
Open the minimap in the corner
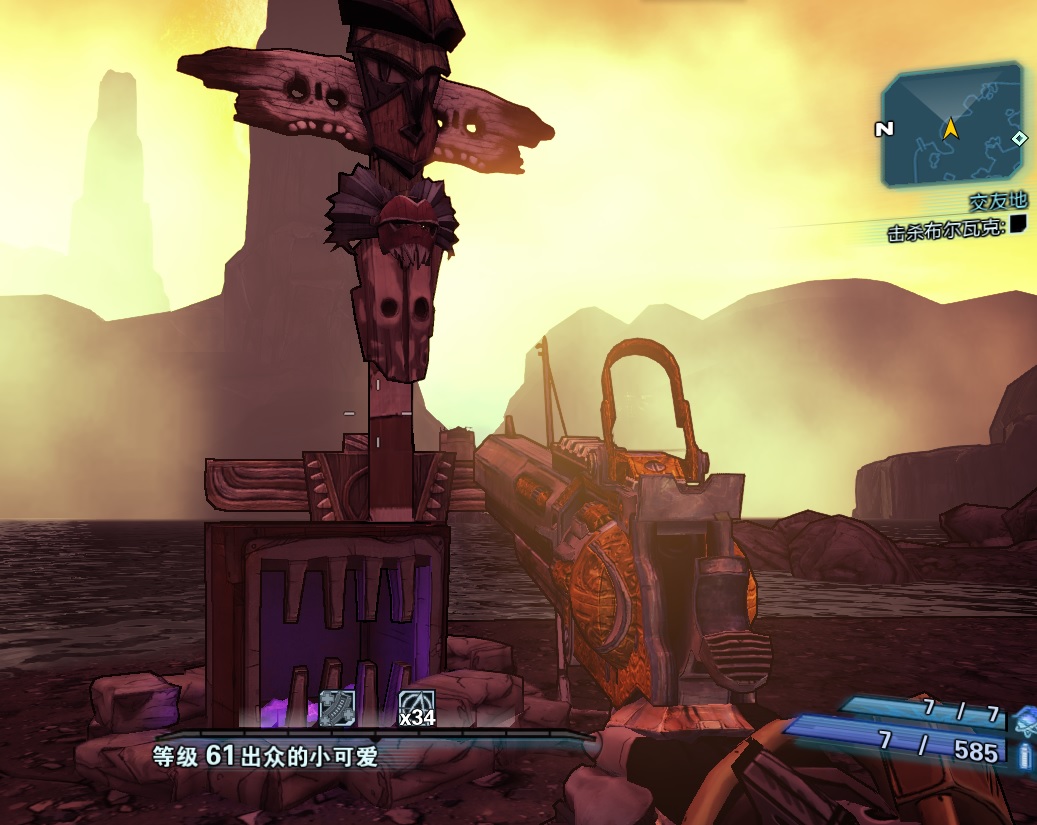[950, 126]
